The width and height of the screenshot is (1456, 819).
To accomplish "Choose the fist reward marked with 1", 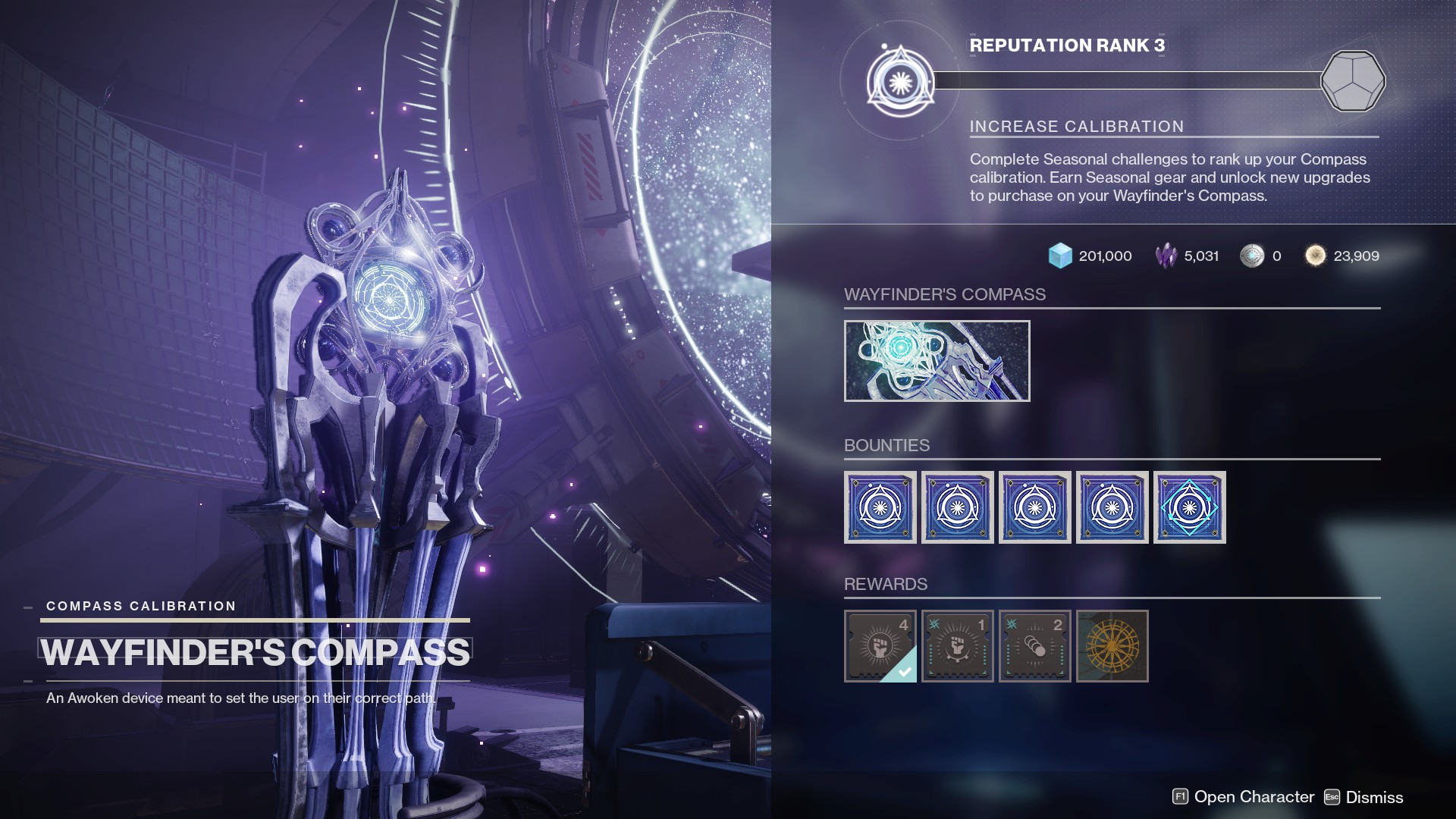I will tap(958, 646).
